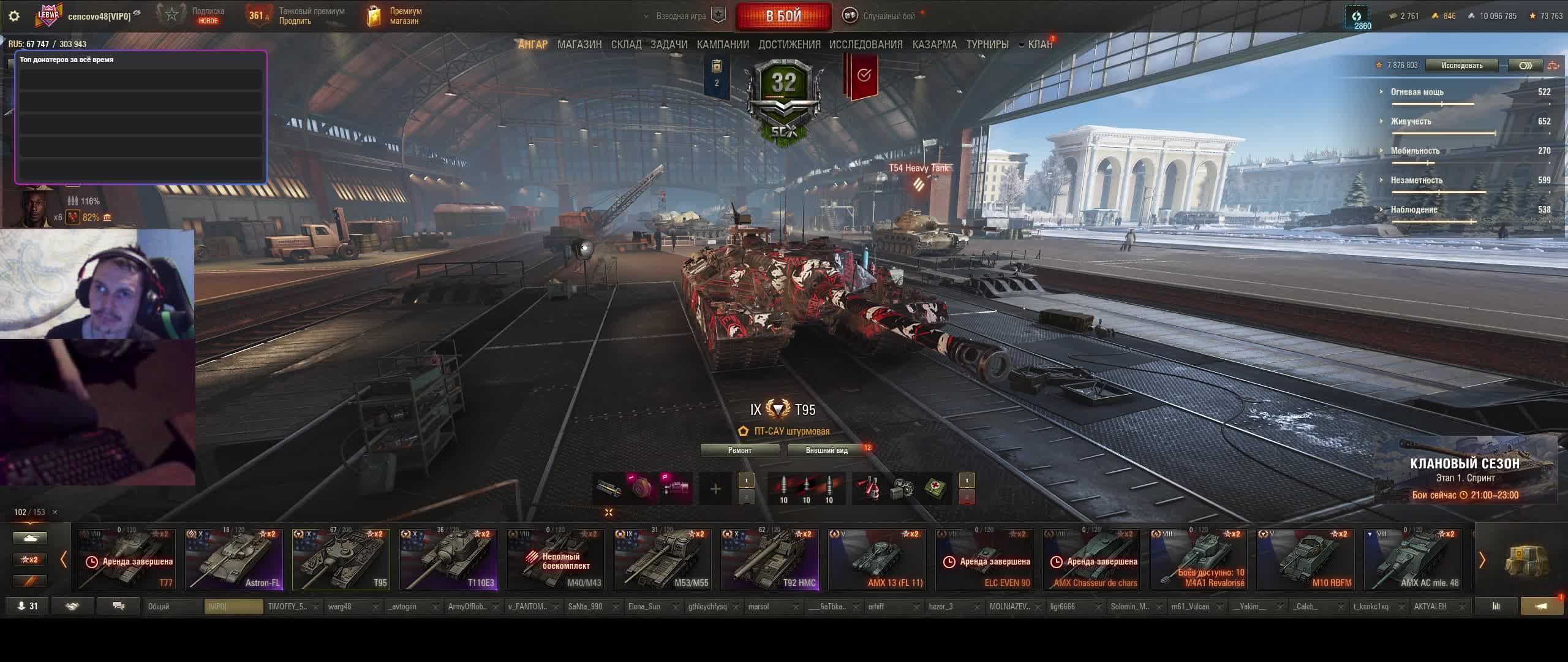Viewport: 1568px width, 662px height.
Task: Select the T92 HMC tank card
Action: click(x=770, y=559)
